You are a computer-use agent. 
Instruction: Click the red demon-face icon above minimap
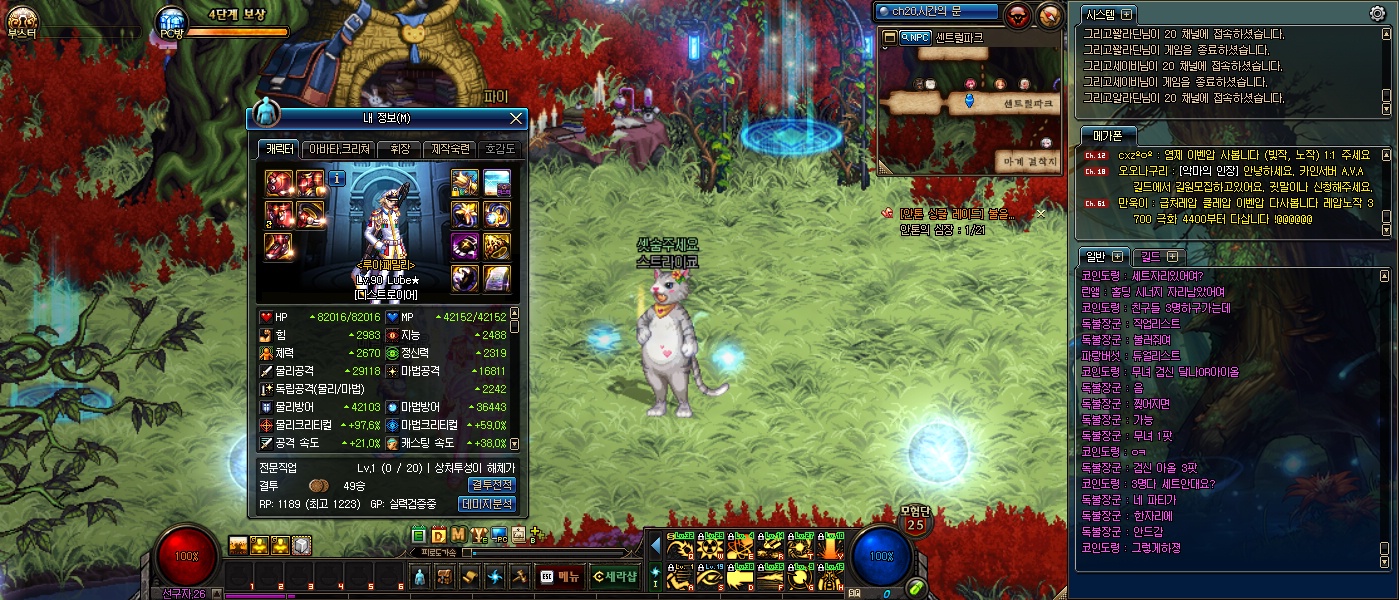pos(1019,14)
